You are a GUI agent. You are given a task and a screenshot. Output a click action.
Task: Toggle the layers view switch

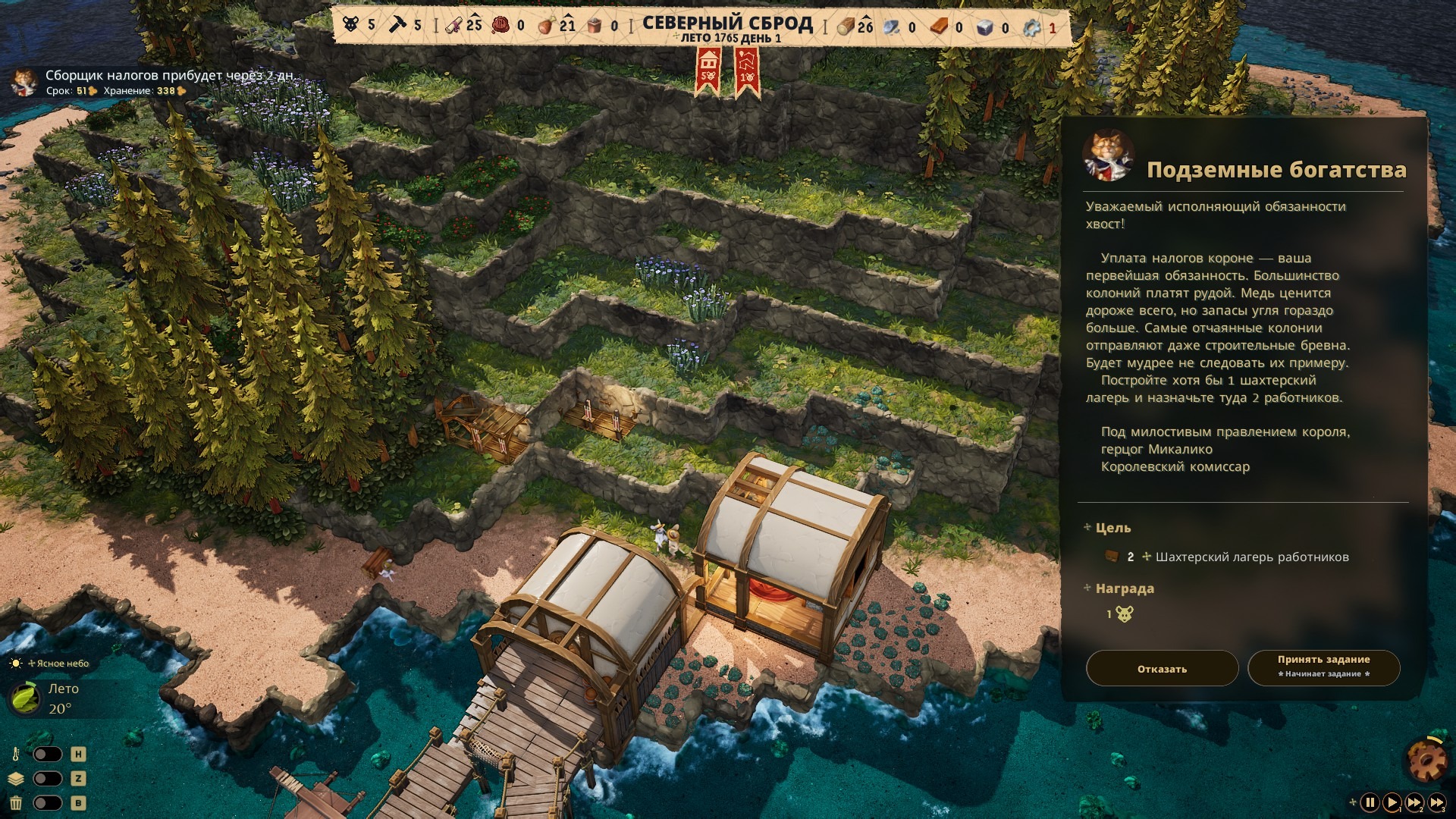[x=47, y=779]
